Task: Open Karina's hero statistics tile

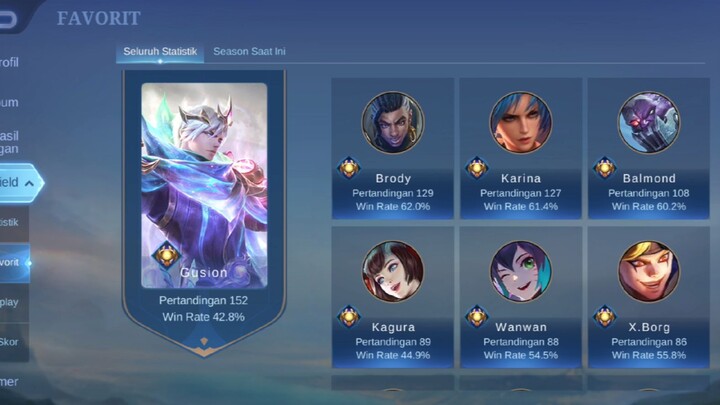Action: point(520,148)
